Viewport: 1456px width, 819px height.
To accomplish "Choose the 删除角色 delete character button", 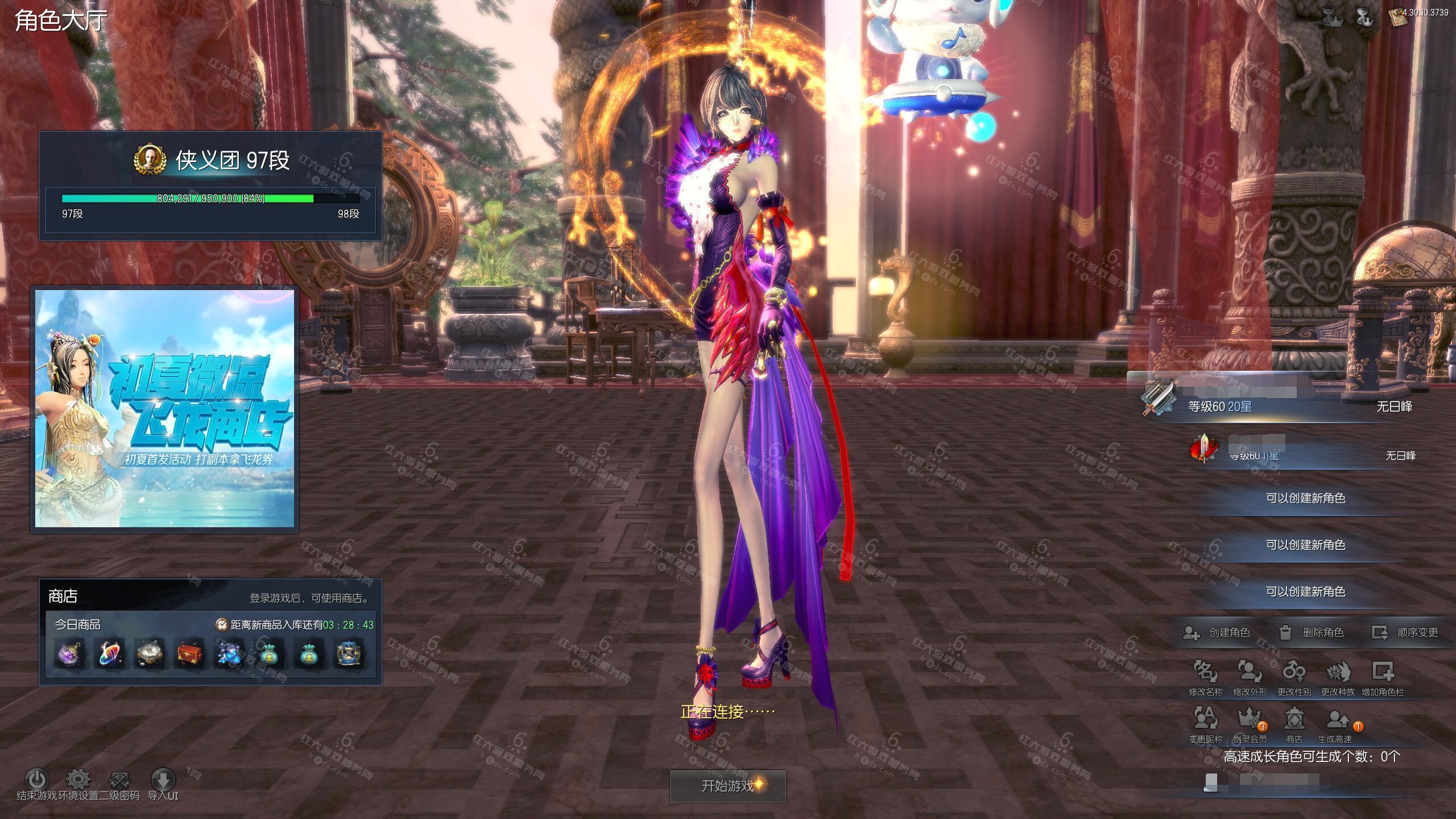I will (x=1311, y=632).
